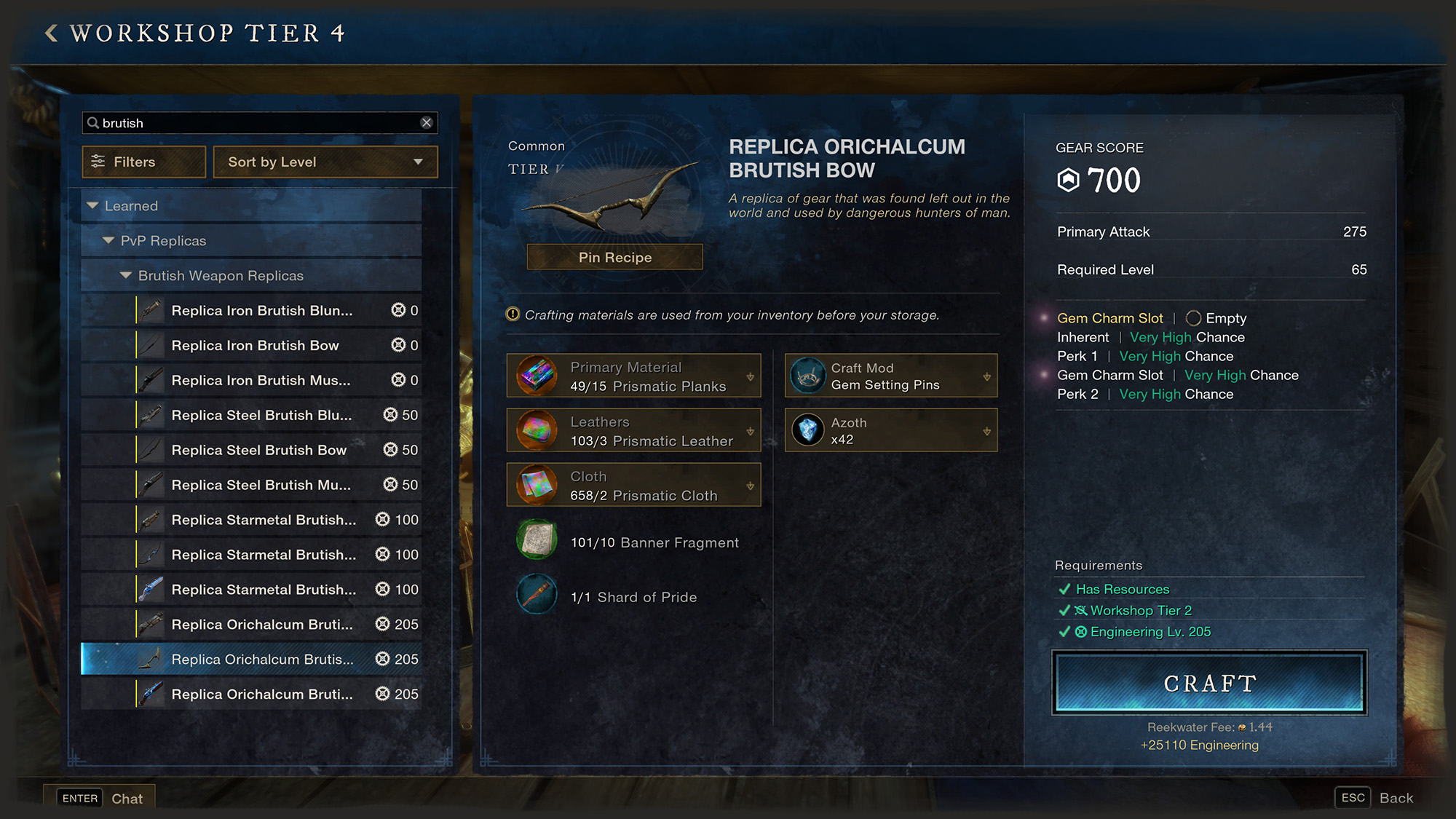Change the Prismatic Cloth material slot
Image resolution: width=1456 pixels, height=819 pixels.
coord(633,486)
